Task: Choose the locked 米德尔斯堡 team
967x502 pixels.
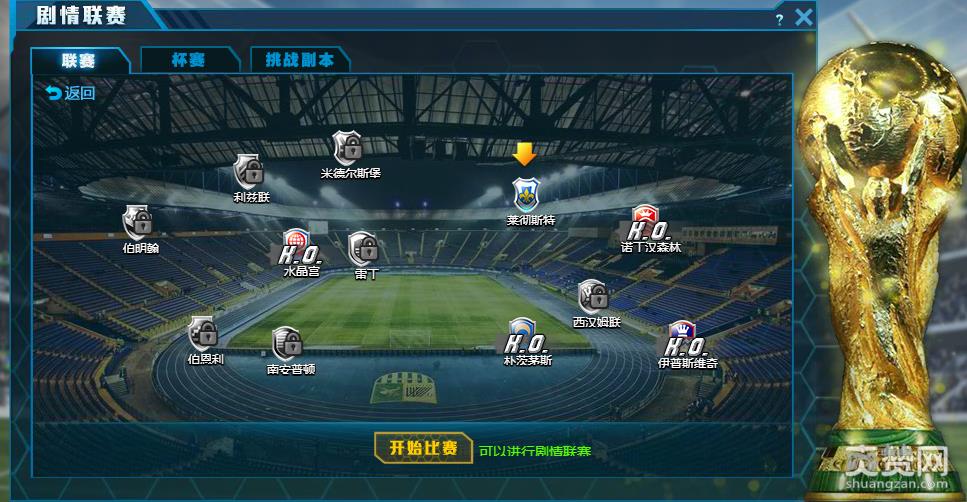Action: coord(348,147)
